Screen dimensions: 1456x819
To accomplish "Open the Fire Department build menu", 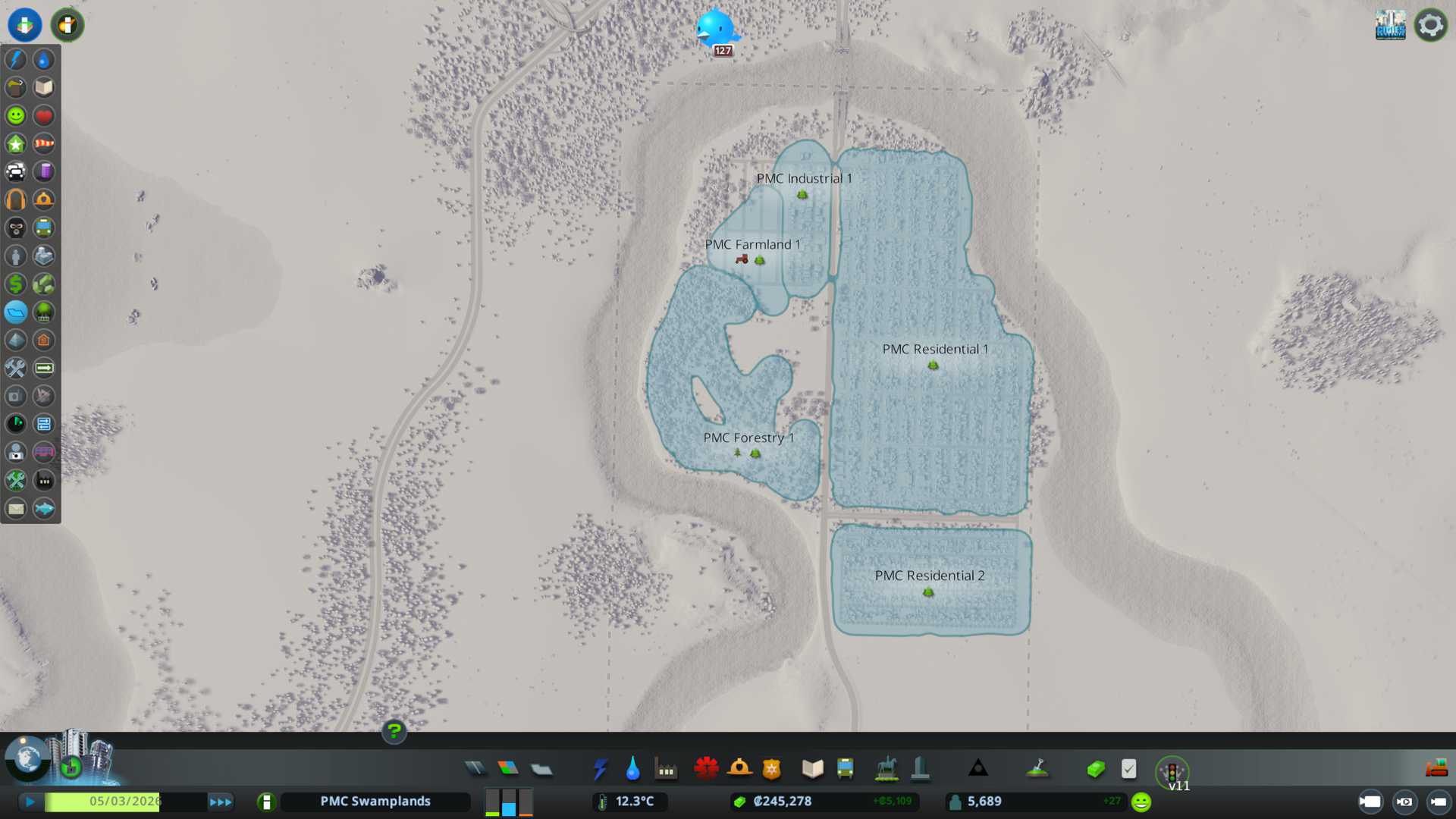I will point(739,769).
